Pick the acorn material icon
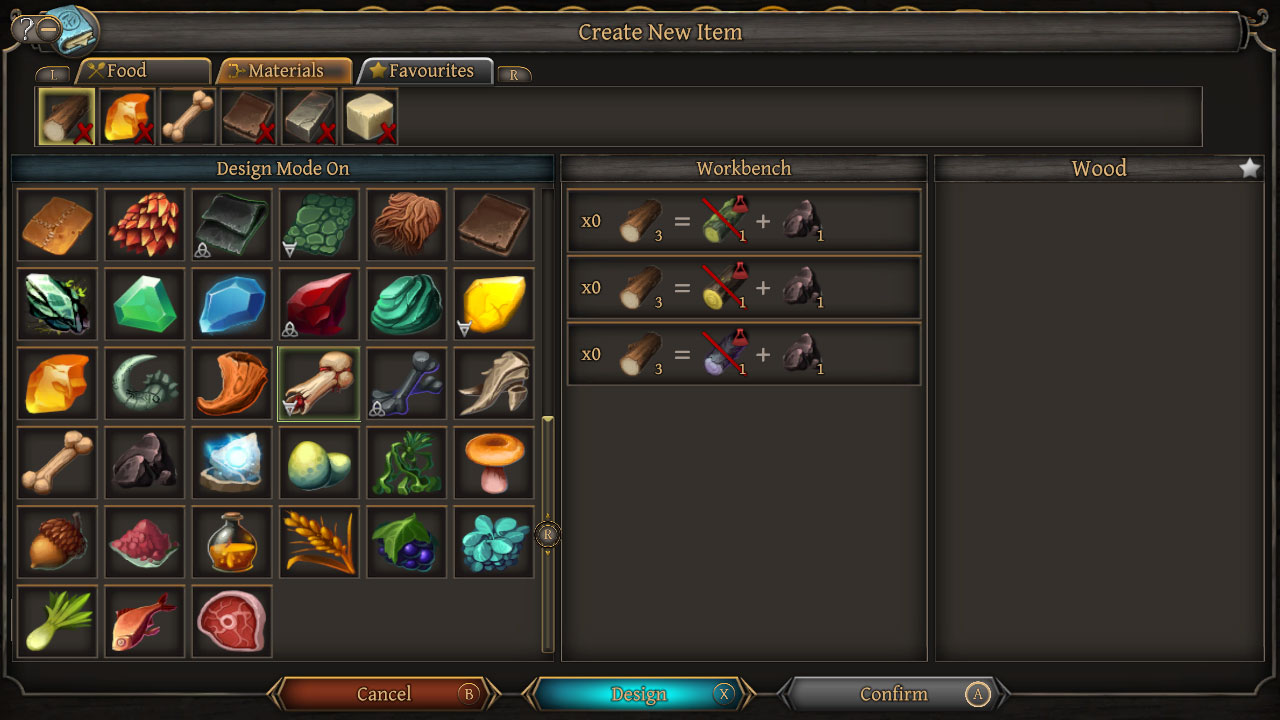Viewport: 1280px width, 720px height. [x=57, y=542]
